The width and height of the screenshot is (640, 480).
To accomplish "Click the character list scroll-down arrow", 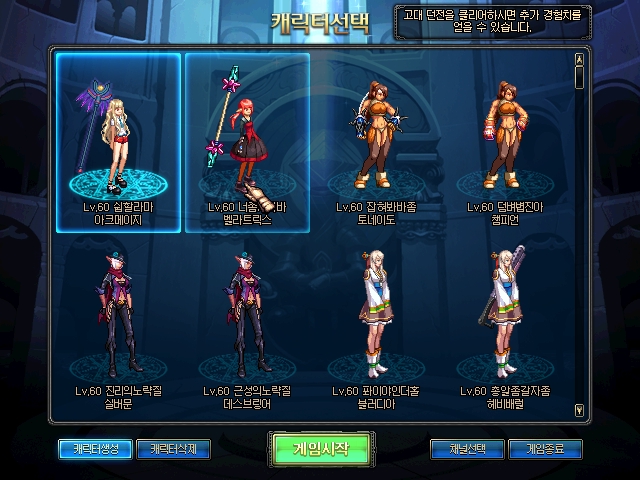I will pyautogui.click(x=579, y=409).
